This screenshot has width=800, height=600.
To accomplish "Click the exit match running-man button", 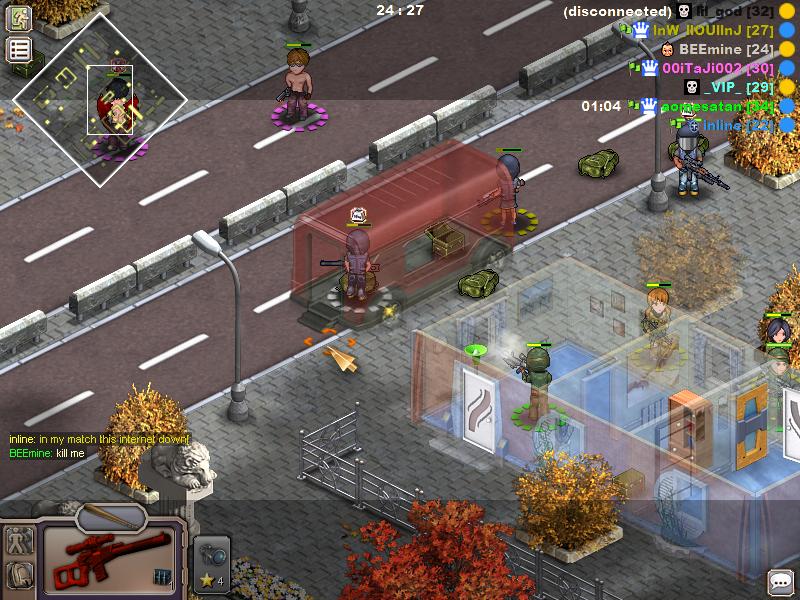I will click(x=19, y=18).
